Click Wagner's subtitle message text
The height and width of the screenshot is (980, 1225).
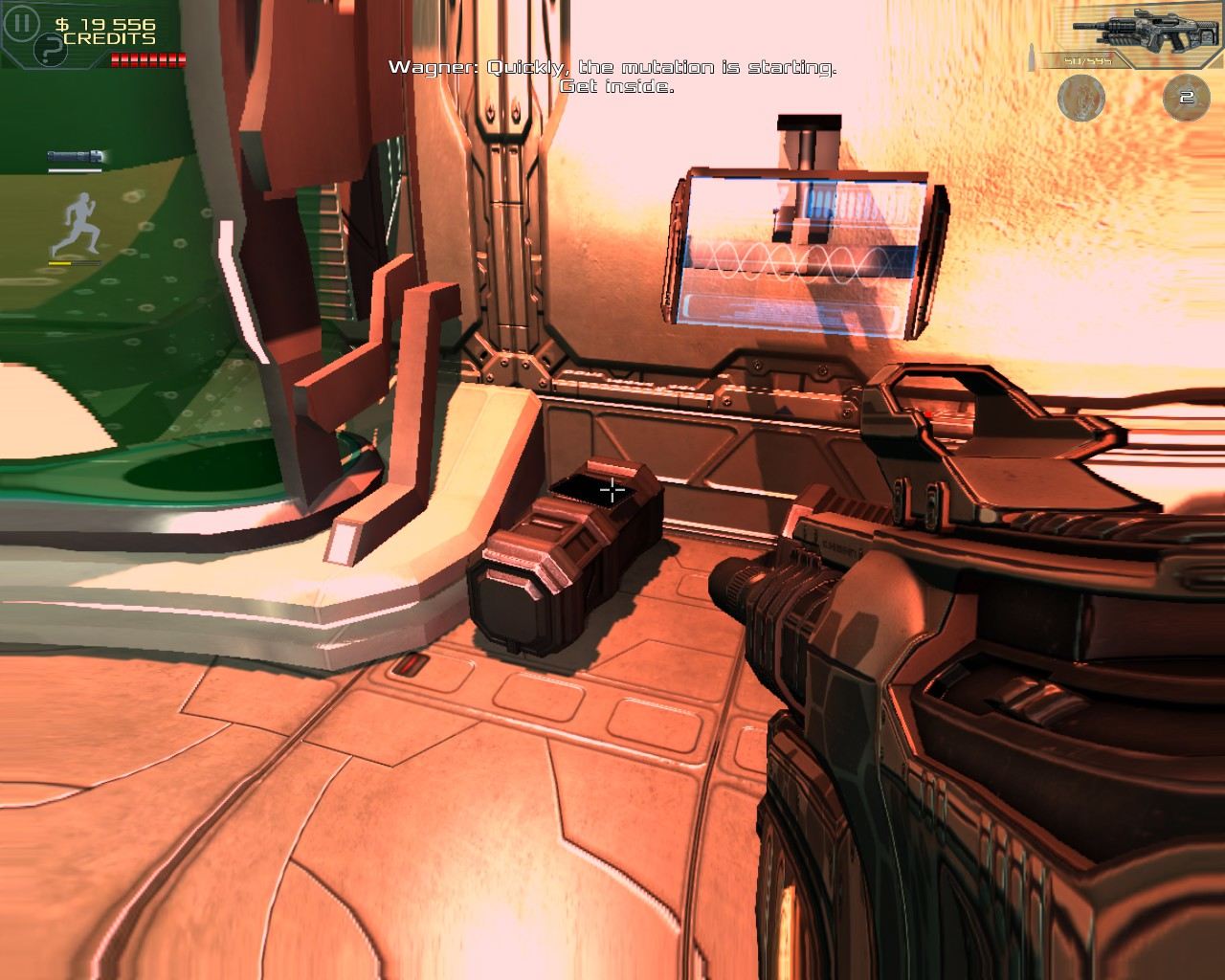point(612,77)
